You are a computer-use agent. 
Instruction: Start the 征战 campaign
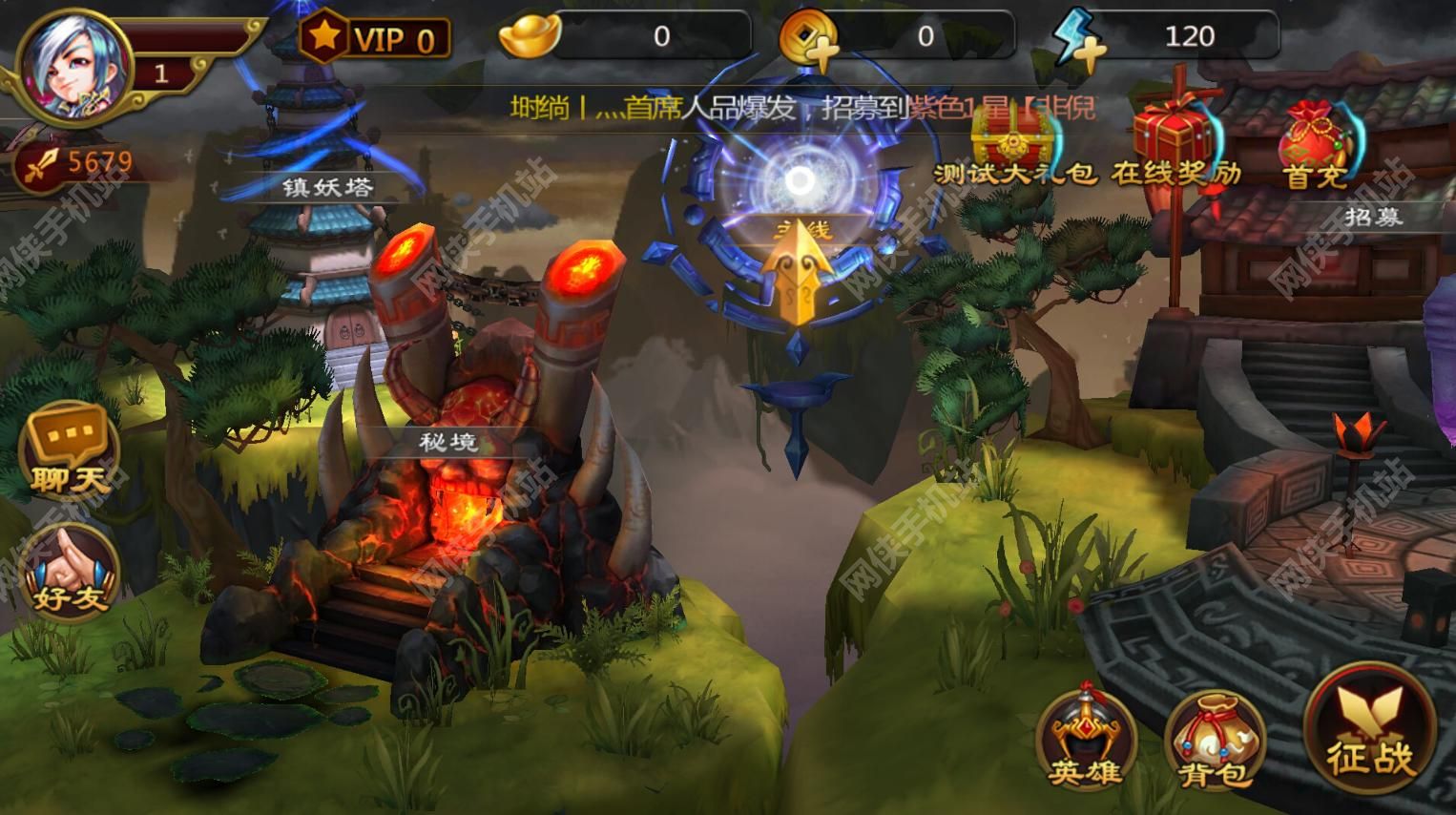click(1370, 732)
